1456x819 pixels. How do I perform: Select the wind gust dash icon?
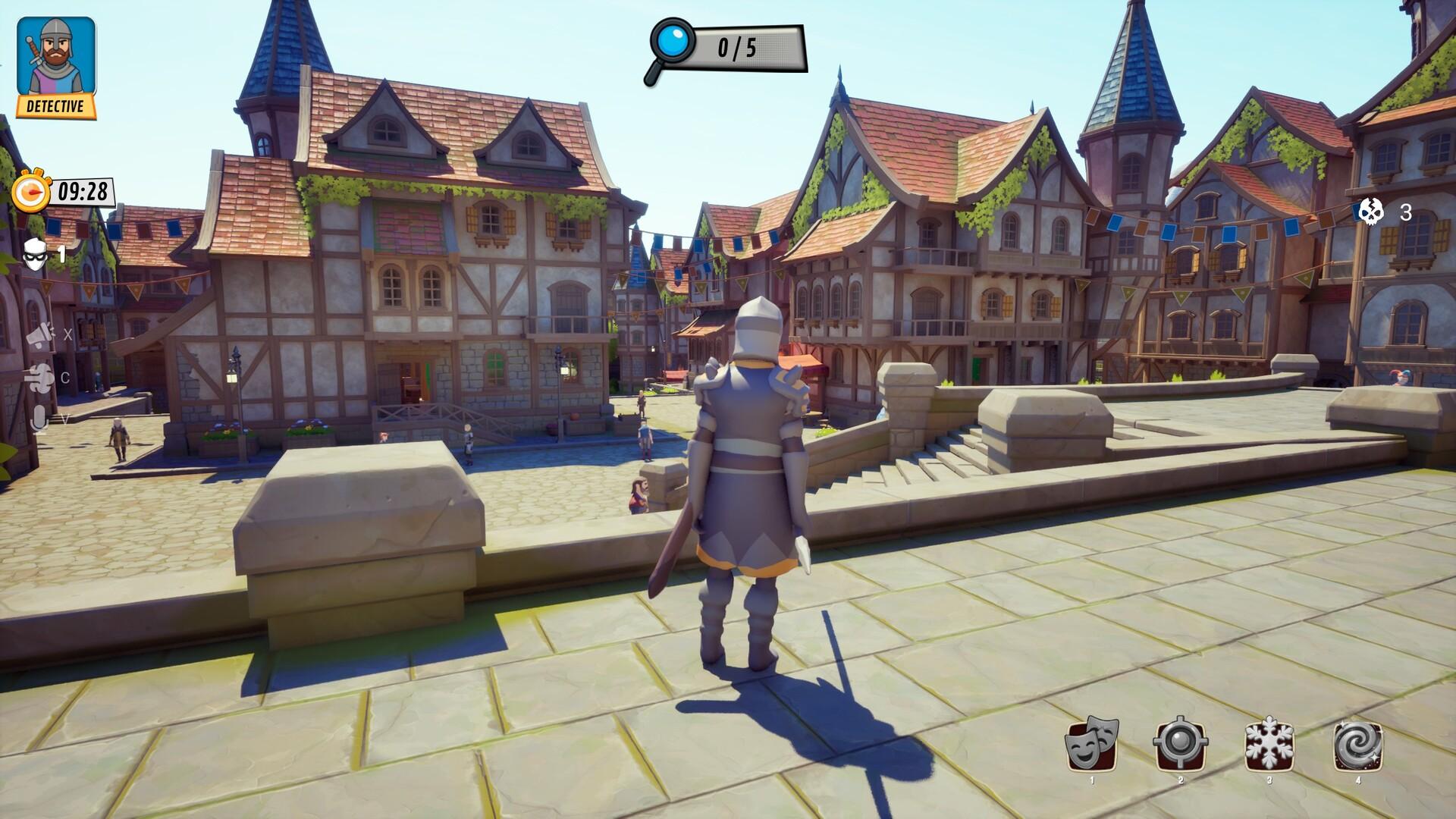coord(39,377)
